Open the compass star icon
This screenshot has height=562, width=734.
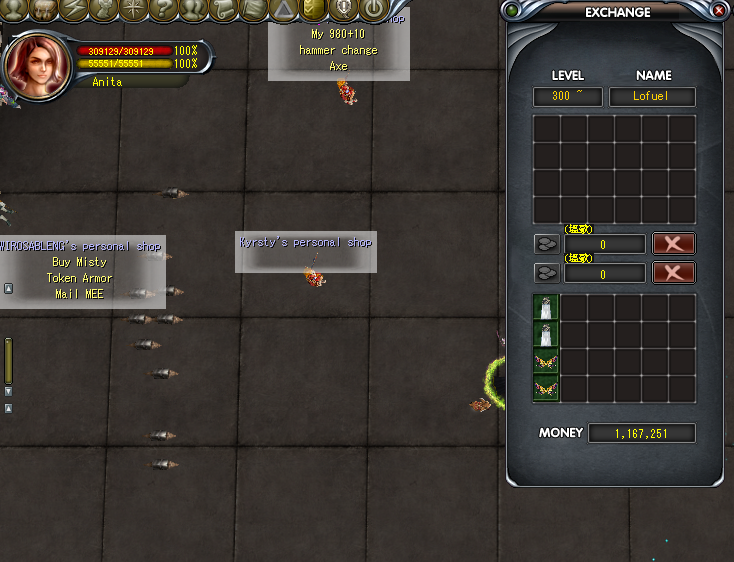pos(133,9)
